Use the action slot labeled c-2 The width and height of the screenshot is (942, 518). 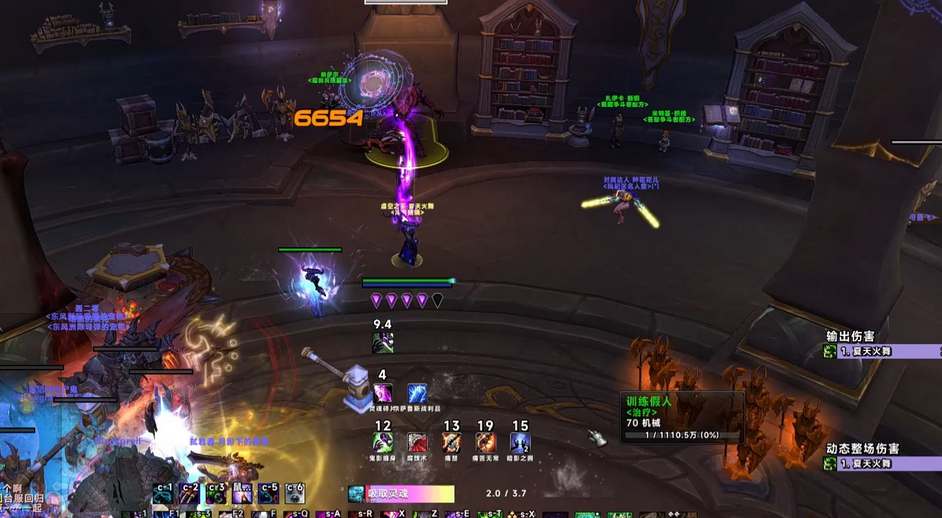click(x=190, y=493)
